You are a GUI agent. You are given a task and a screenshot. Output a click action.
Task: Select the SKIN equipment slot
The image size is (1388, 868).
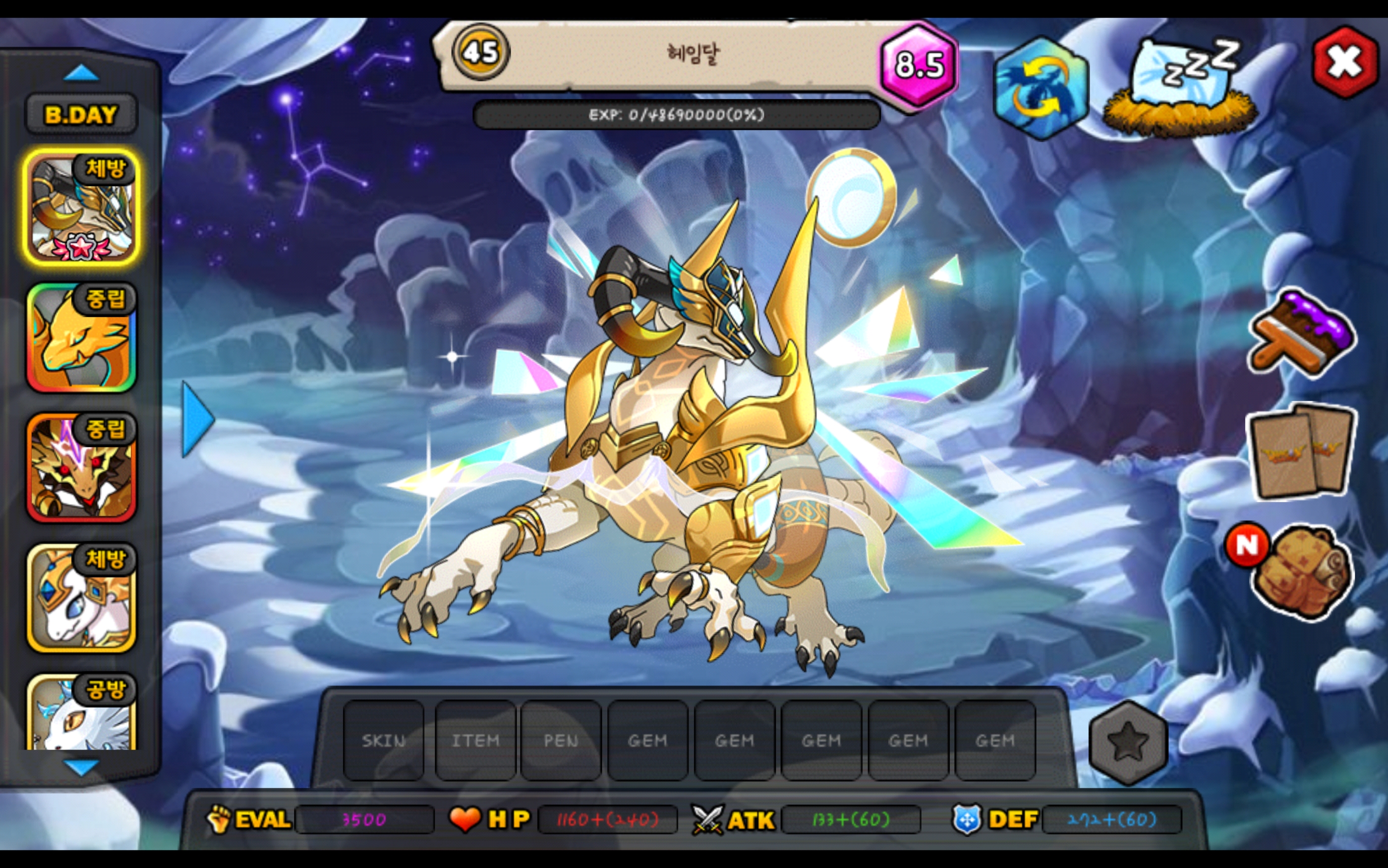click(x=384, y=741)
